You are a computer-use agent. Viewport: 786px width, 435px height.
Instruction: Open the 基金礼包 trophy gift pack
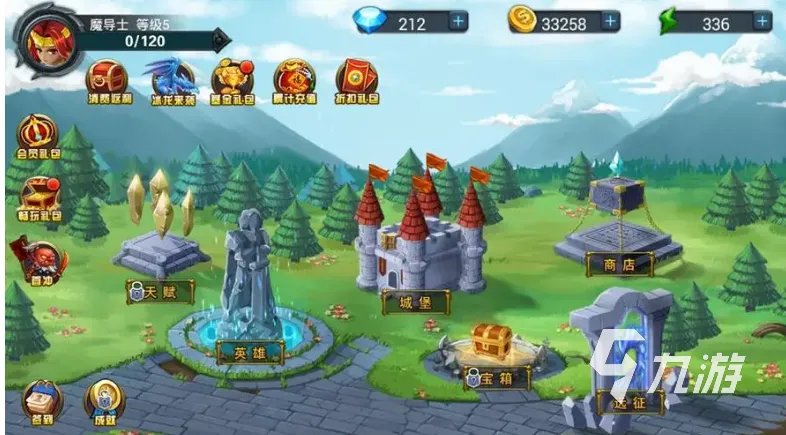(231, 82)
